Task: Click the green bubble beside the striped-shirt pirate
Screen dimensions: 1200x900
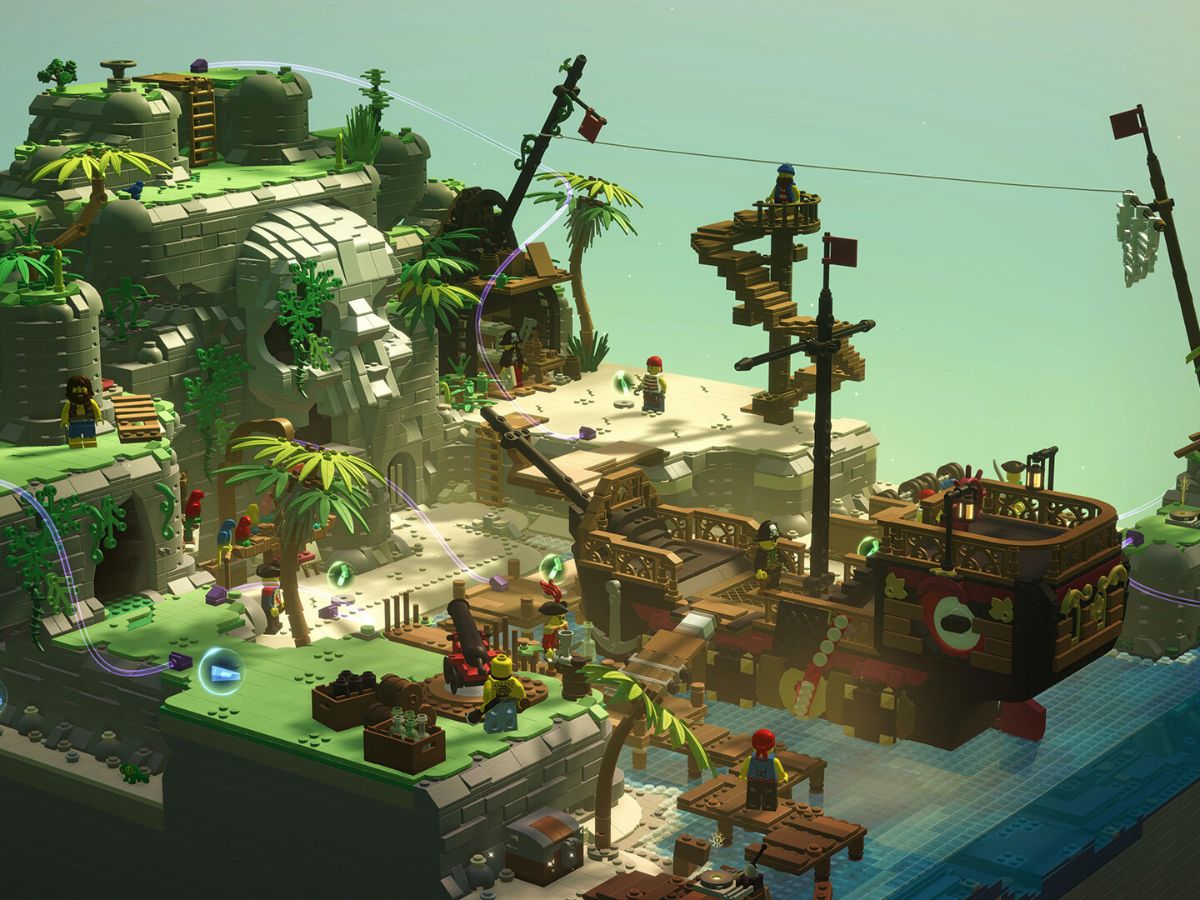Action: [624, 382]
